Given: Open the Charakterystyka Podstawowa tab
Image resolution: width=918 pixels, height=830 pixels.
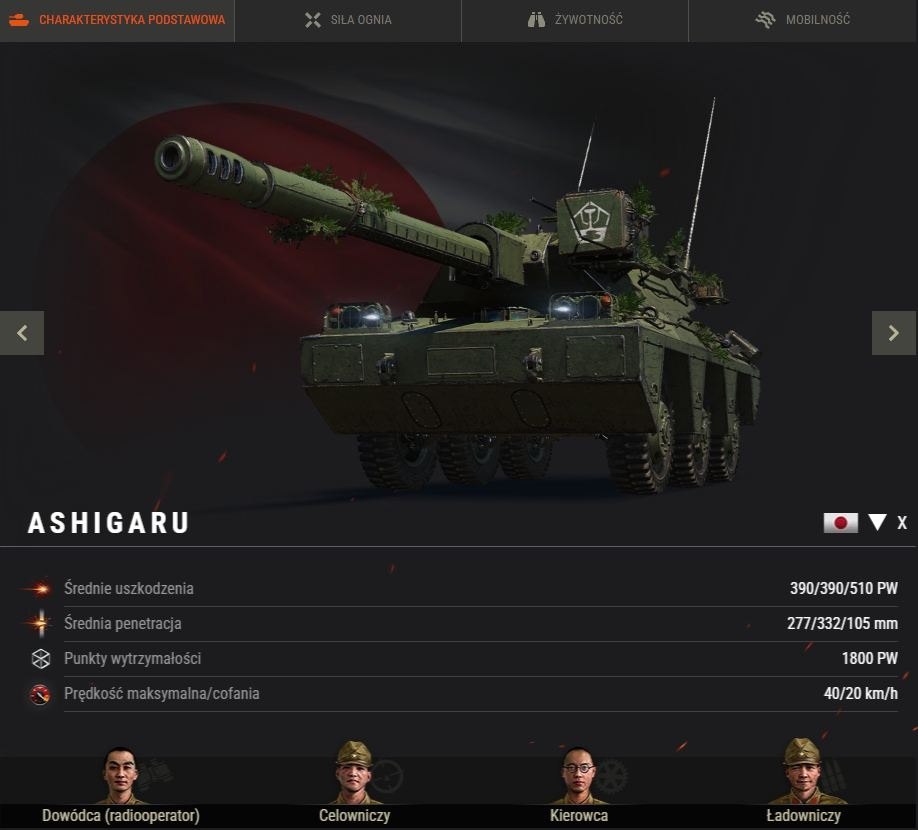Looking at the screenshot, I should pos(117,20).
